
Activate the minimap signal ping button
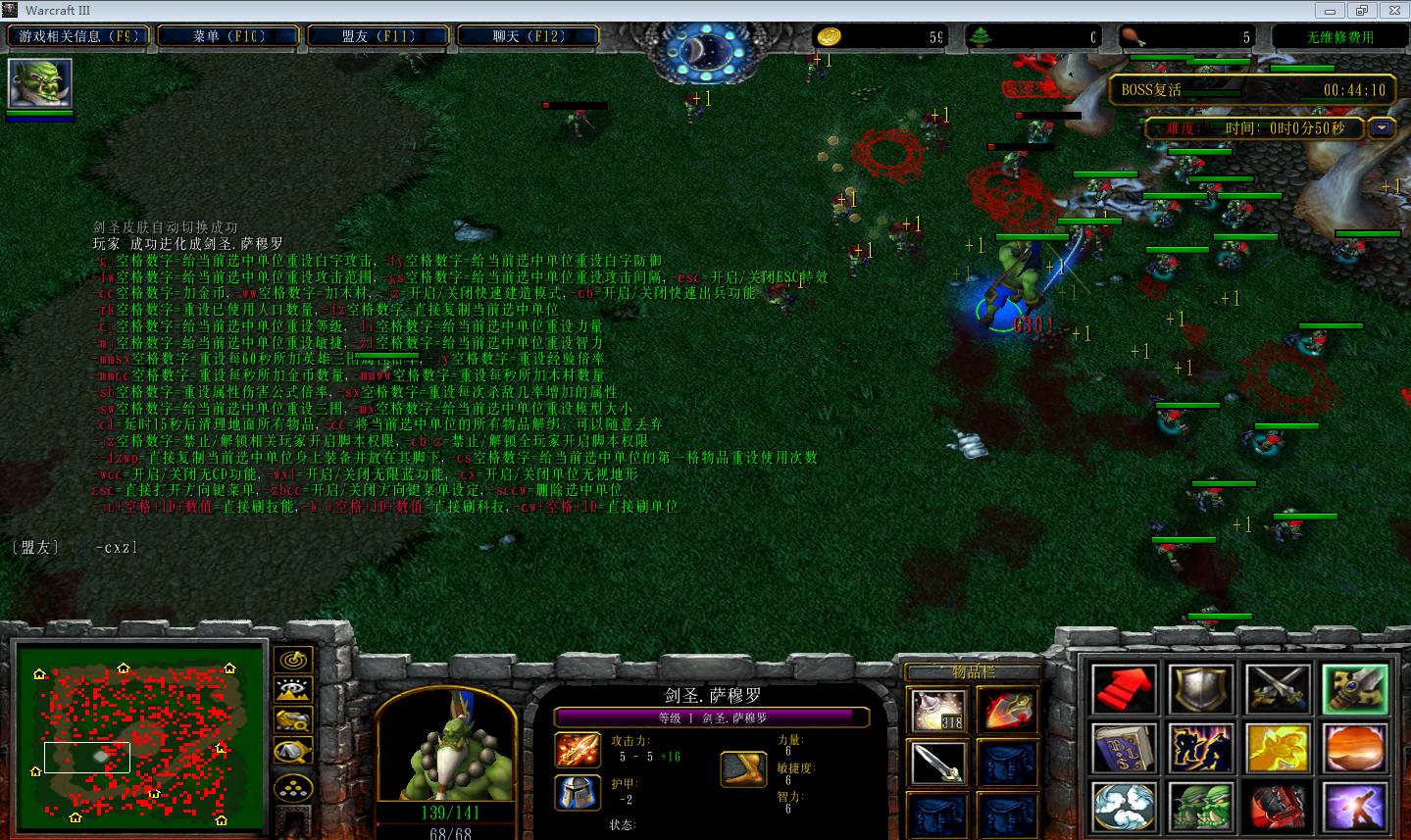tap(293, 661)
